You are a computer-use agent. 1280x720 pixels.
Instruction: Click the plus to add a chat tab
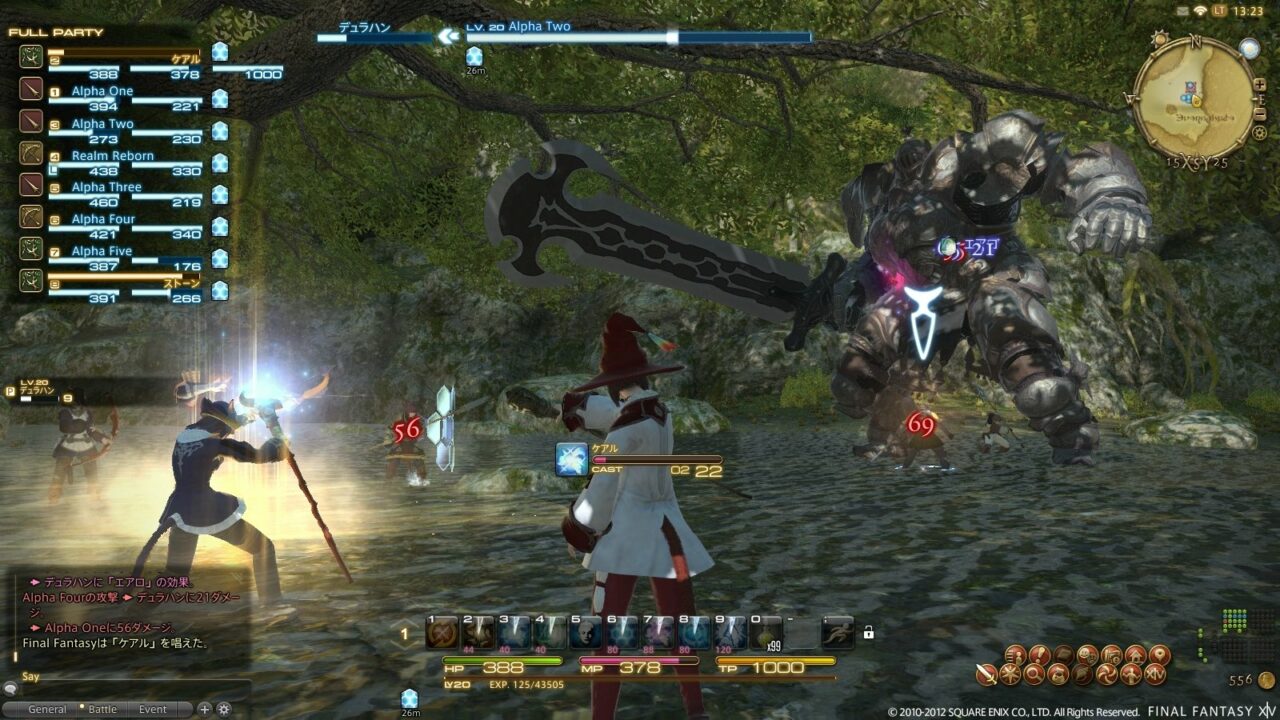(204, 709)
